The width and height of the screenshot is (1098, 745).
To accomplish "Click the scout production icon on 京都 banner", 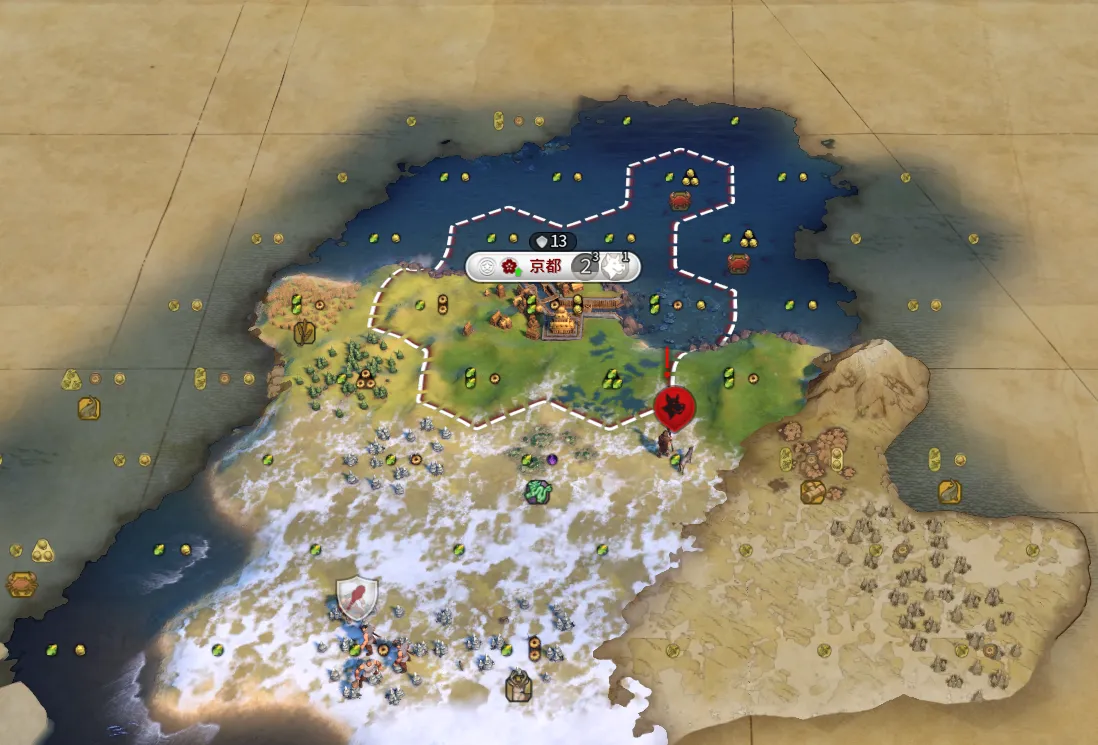I will click(x=616, y=266).
